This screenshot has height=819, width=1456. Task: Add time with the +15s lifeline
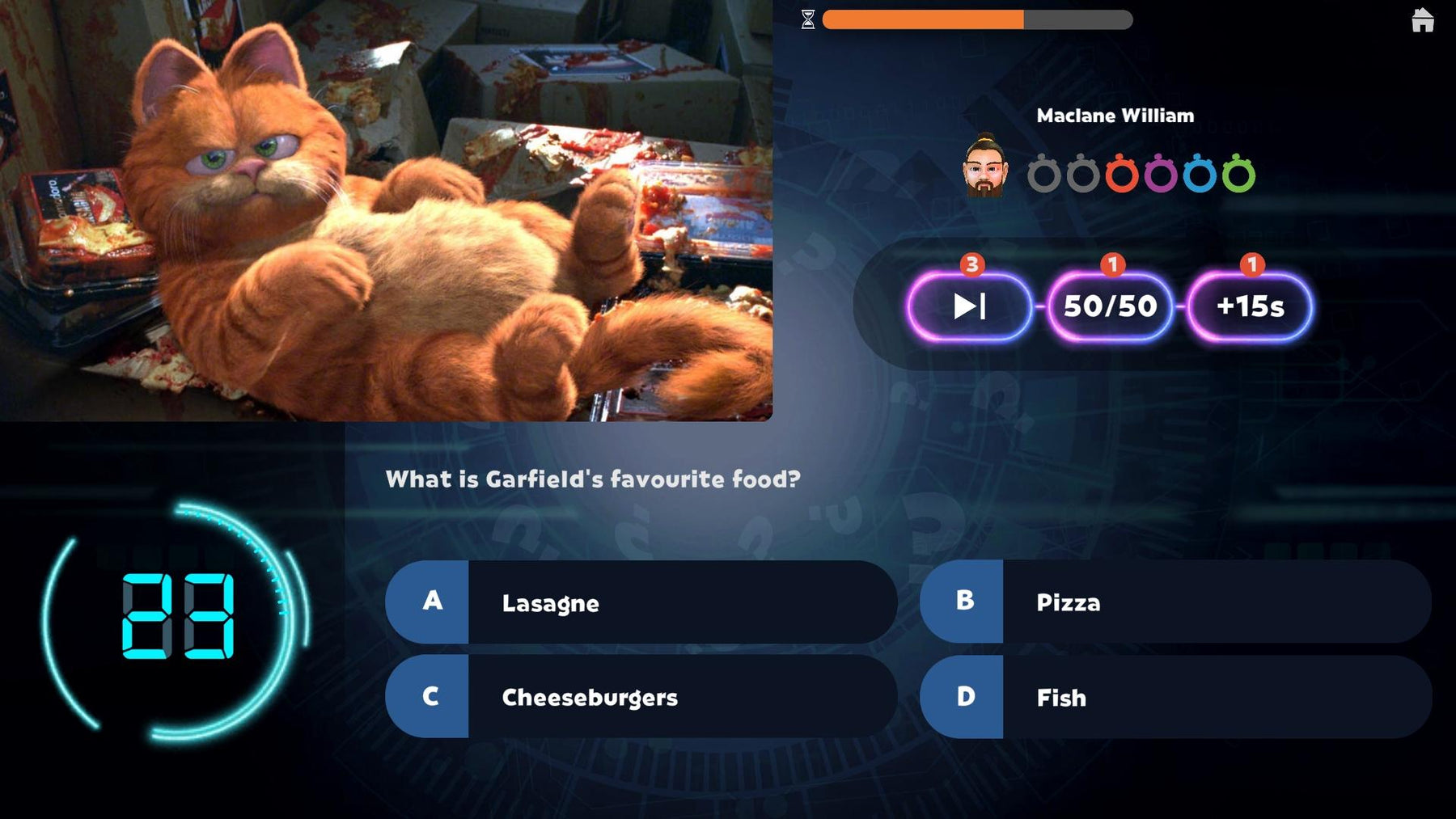(1250, 306)
